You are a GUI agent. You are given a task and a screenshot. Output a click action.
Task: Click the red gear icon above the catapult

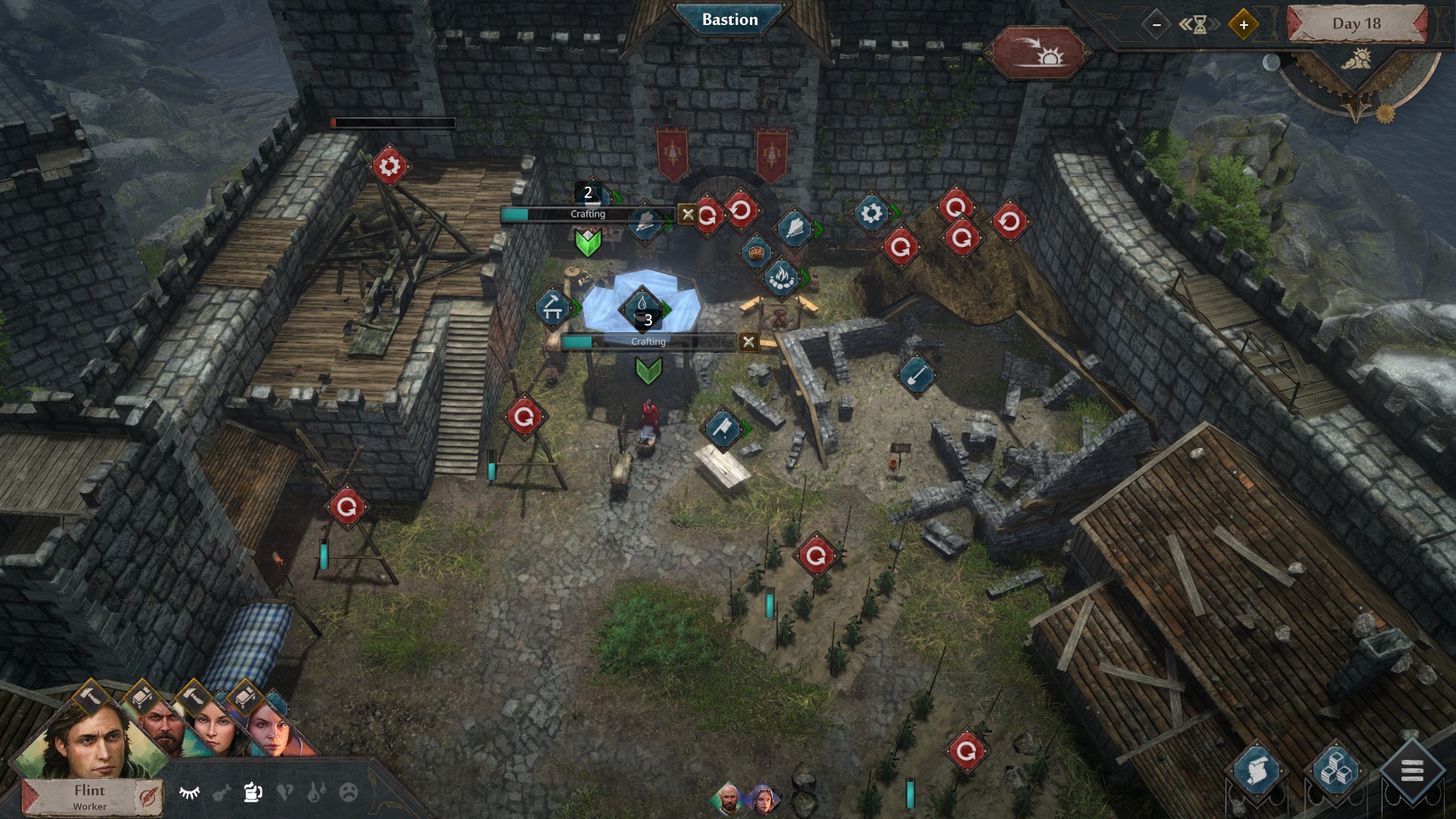click(390, 166)
